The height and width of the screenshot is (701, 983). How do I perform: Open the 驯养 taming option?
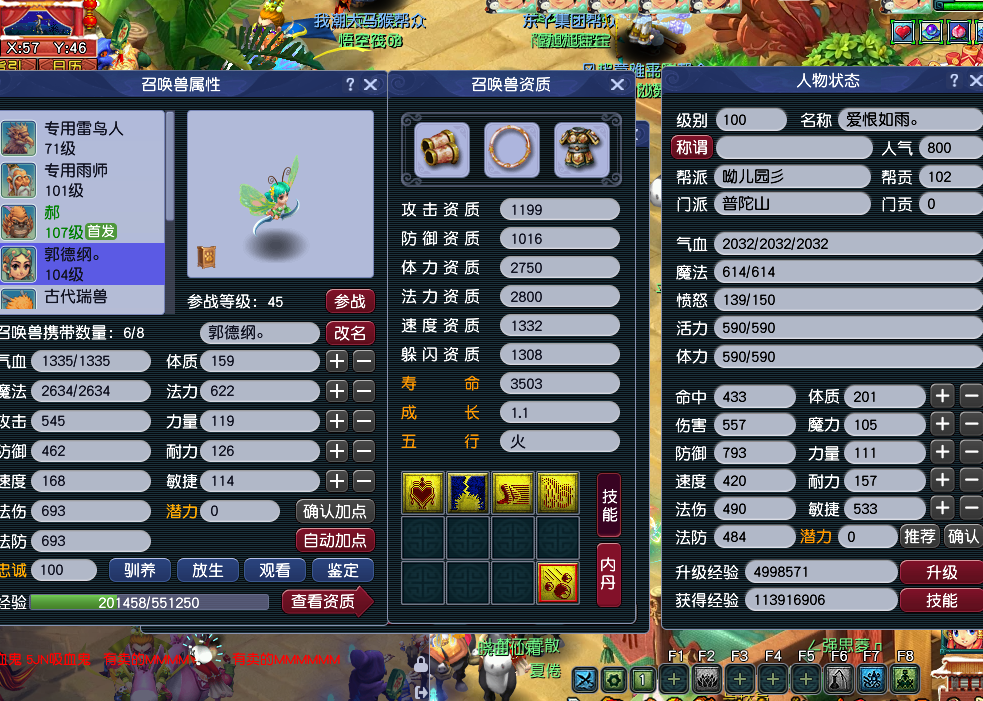tap(139, 570)
